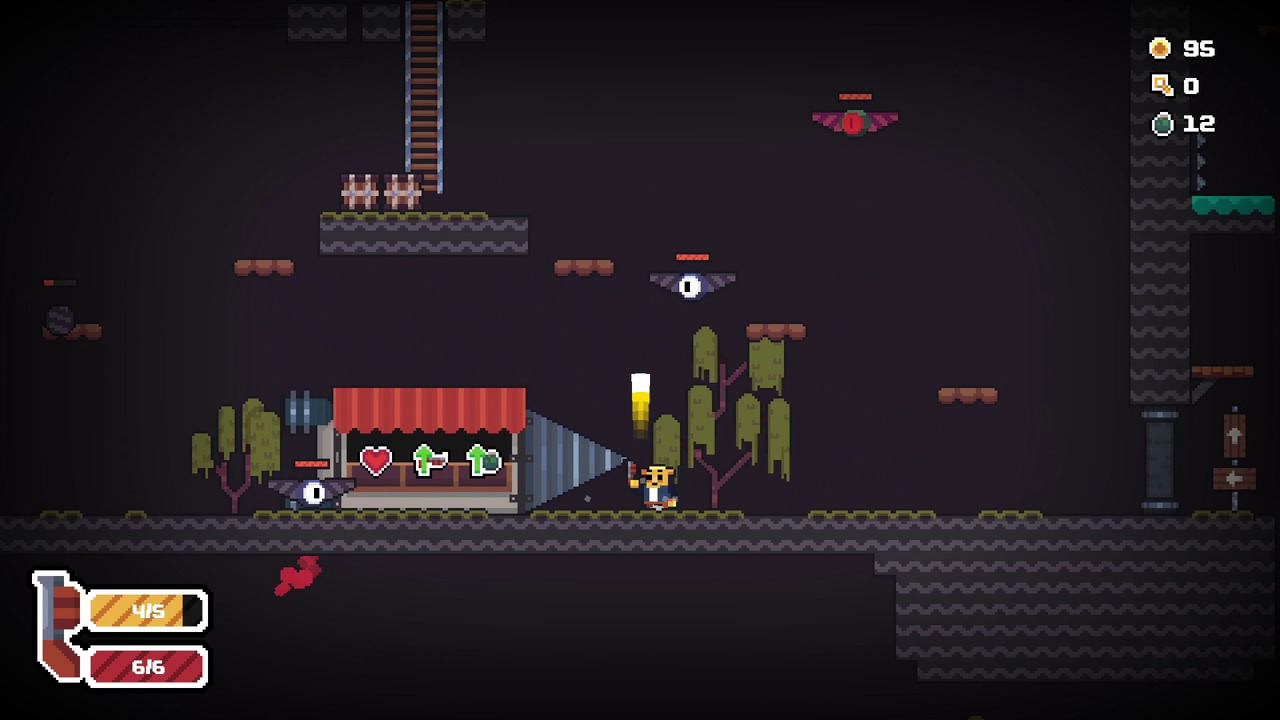Select the gun upgrade in the shop

(x=430, y=461)
